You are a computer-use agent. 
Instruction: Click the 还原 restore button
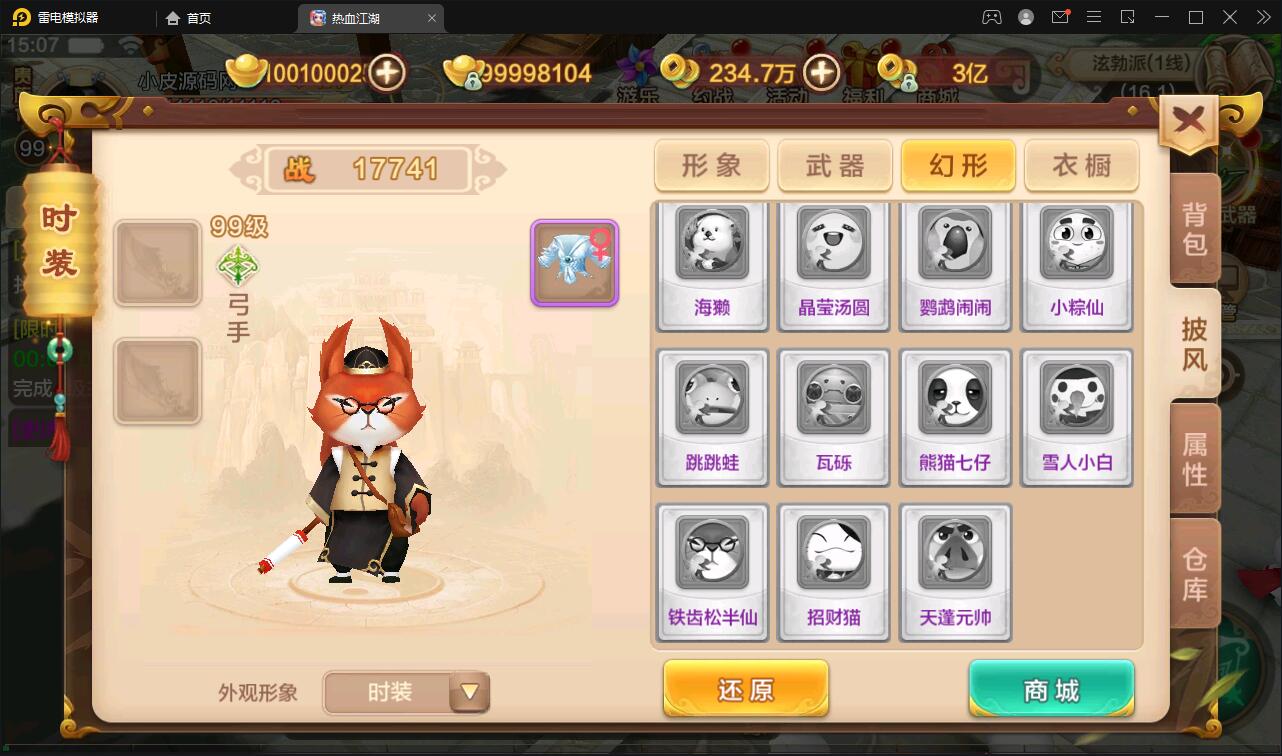tap(745, 688)
